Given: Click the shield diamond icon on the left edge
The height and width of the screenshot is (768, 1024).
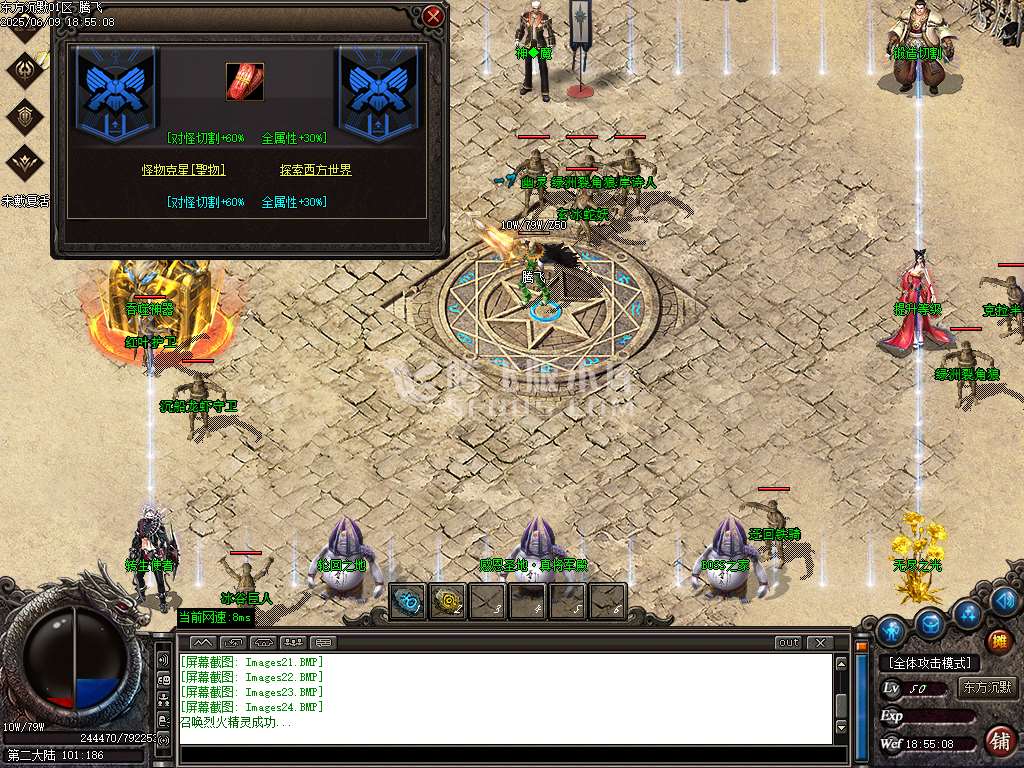Looking at the screenshot, I should [24, 116].
